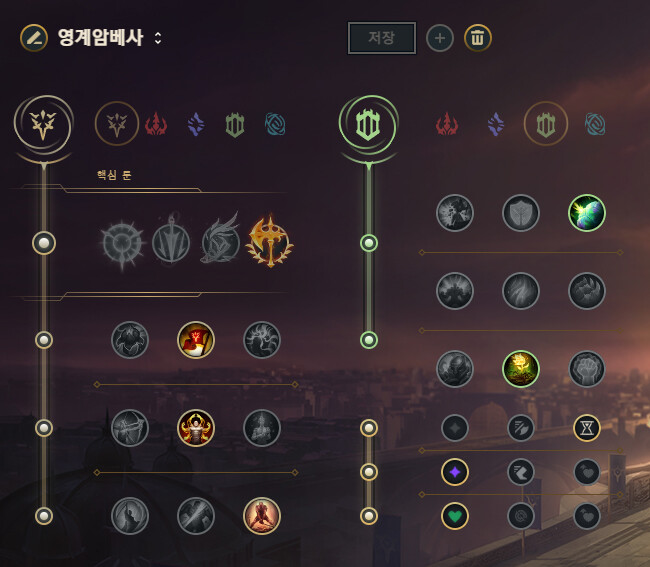
Task: Choose the Triumph rune
Action: tap(196, 340)
